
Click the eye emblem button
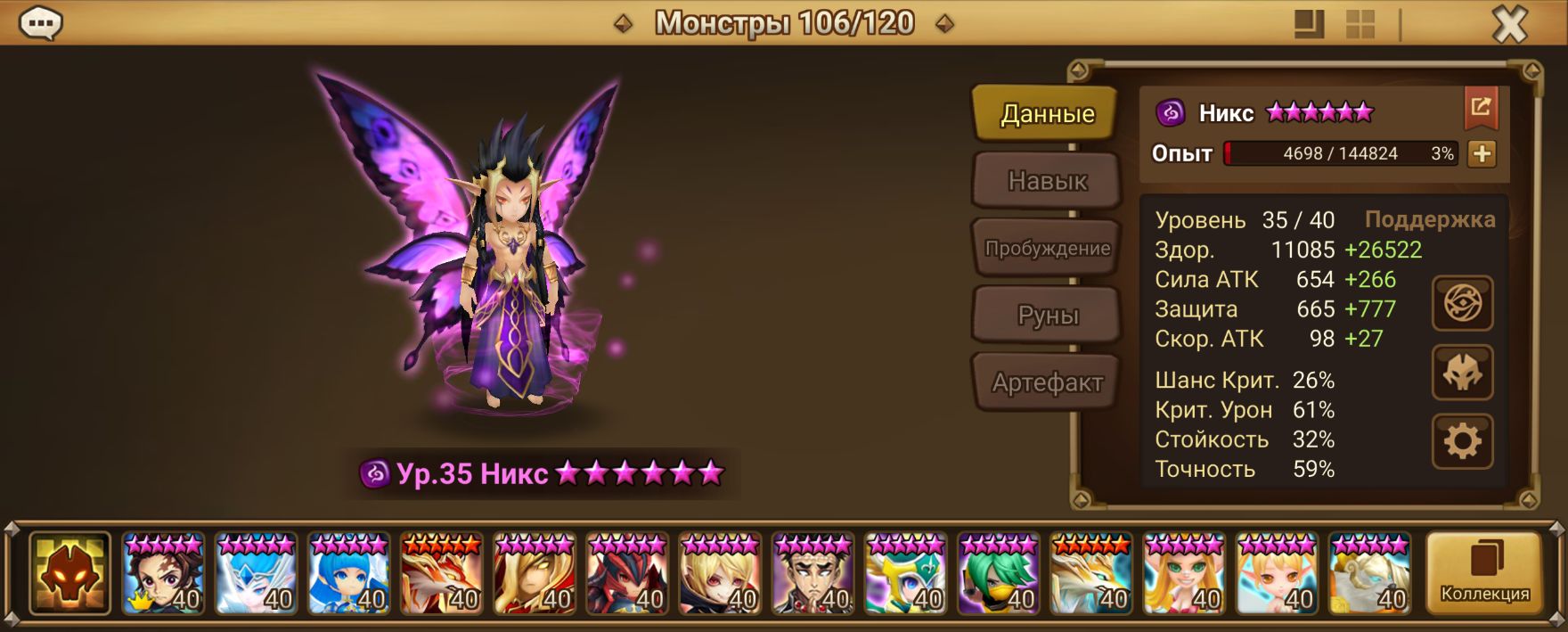click(x=1462, y=304)
